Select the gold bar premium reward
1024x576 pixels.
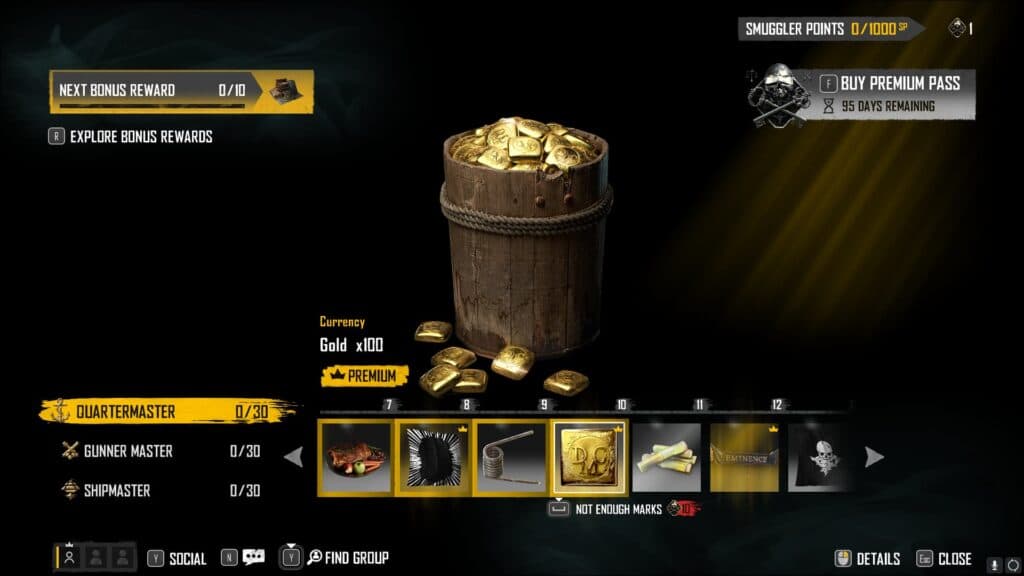(590, 457)
